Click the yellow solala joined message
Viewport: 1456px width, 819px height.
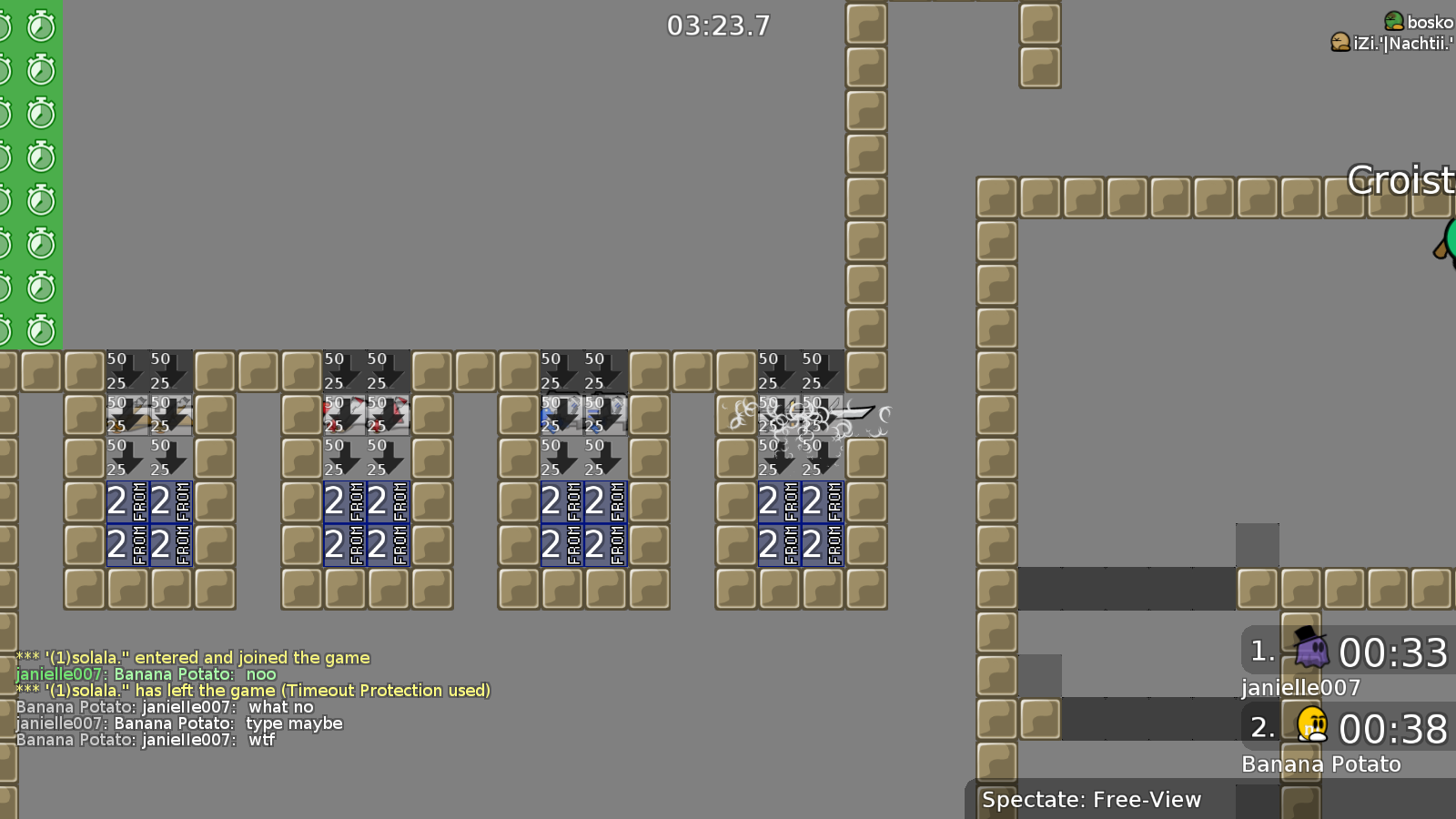191,657
